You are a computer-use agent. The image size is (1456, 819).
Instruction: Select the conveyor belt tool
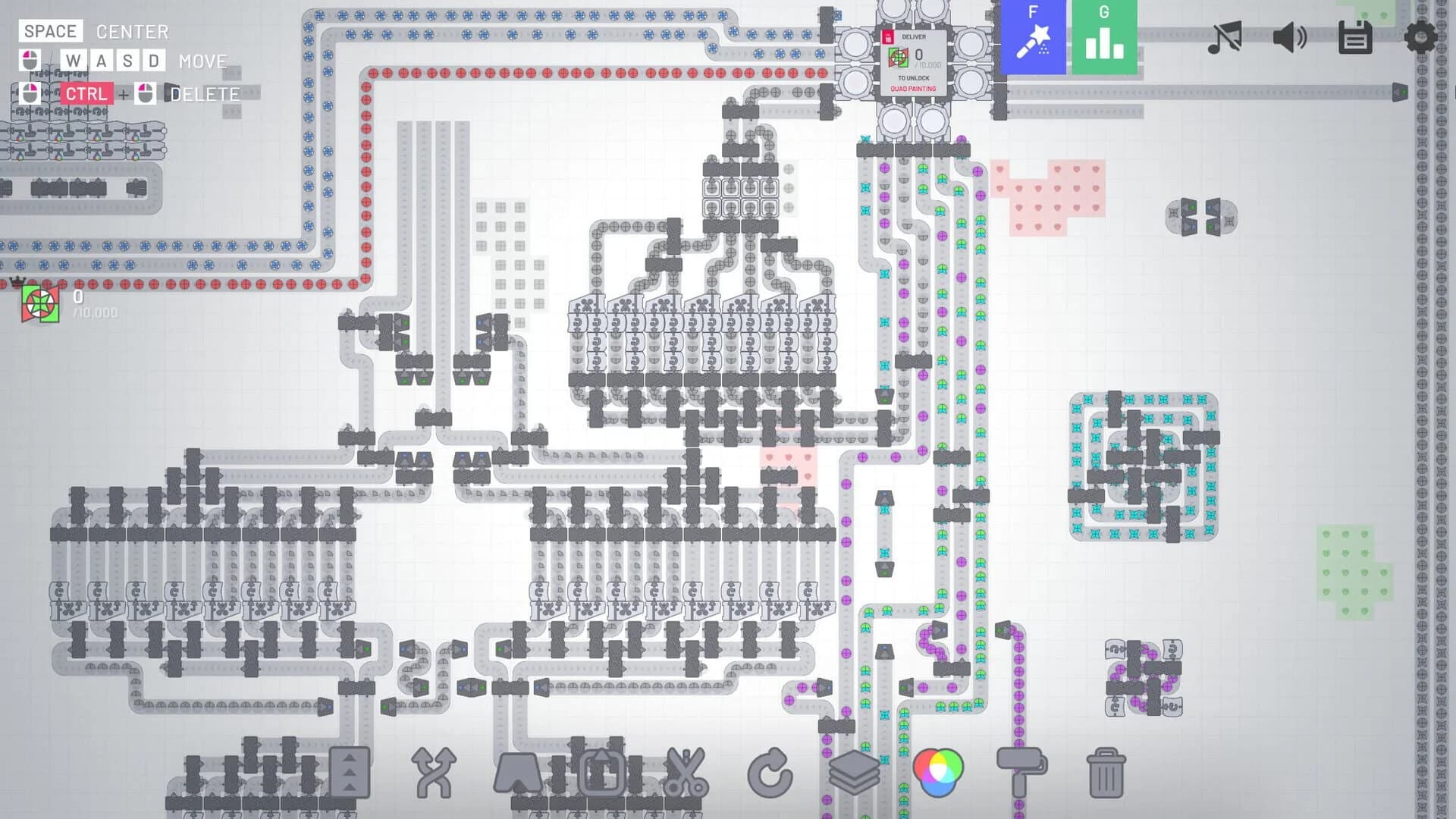point(349,773)
